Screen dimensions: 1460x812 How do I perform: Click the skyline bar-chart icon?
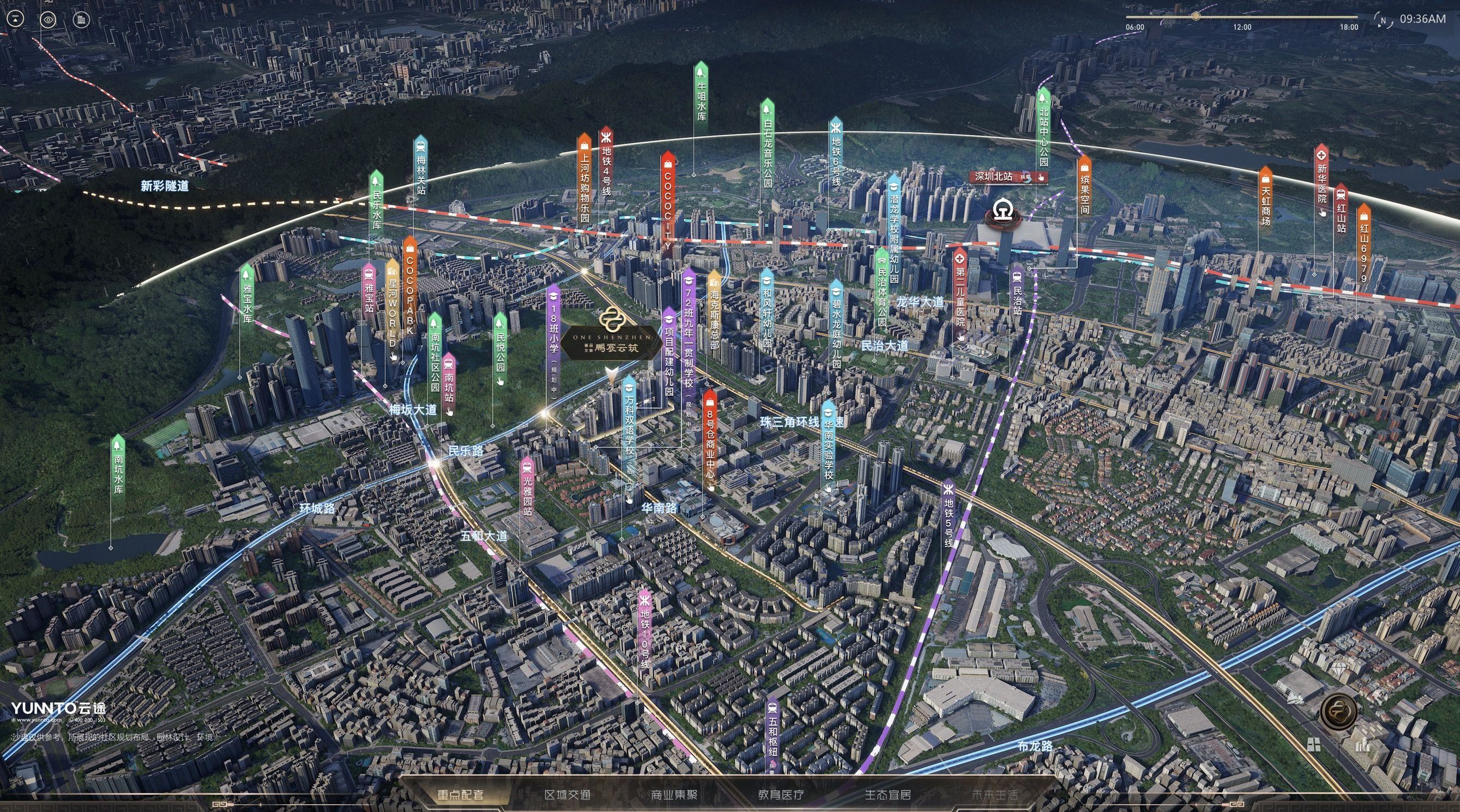[1362, 744]
